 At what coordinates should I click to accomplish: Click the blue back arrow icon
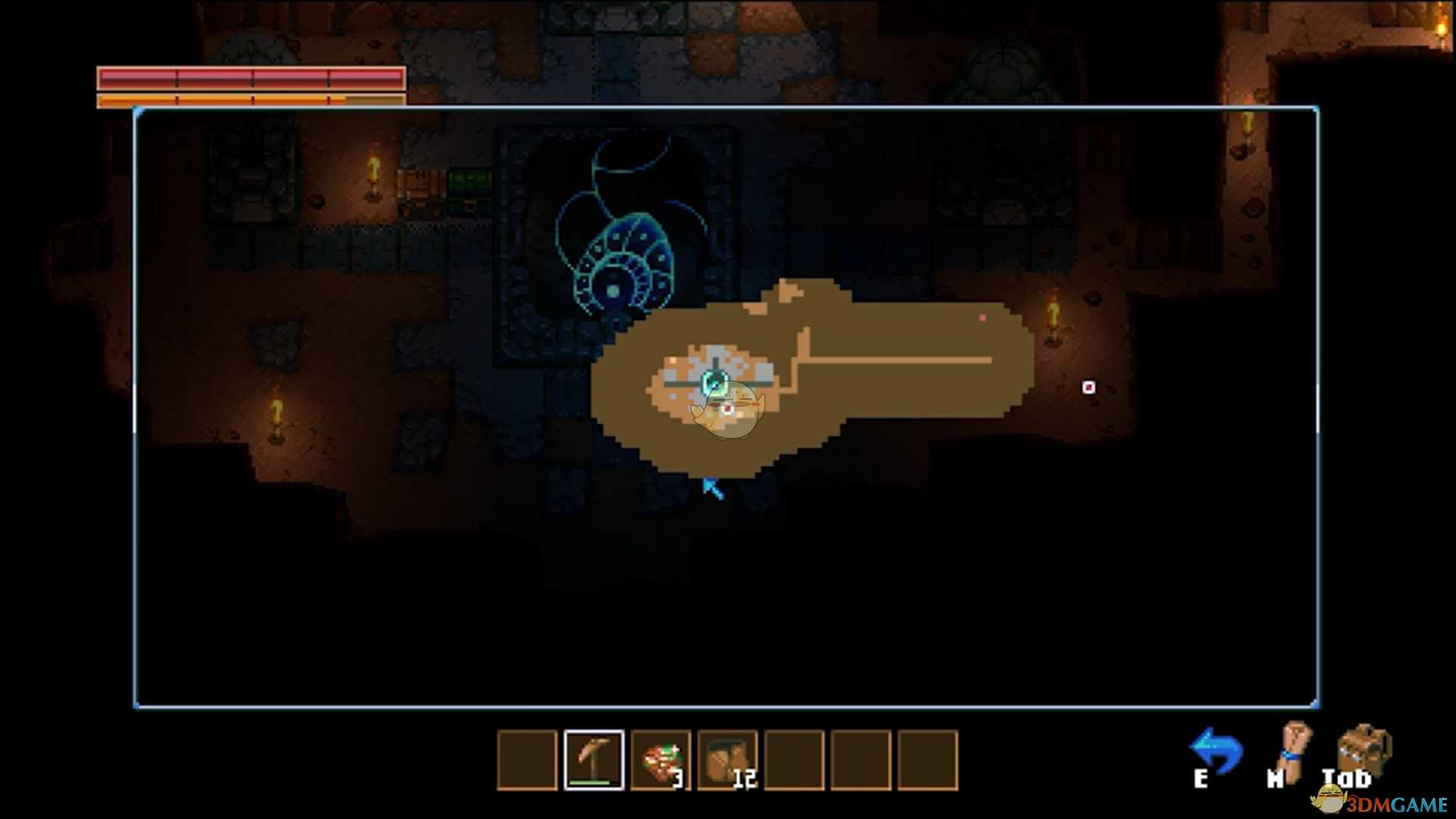pos(1216,751)
